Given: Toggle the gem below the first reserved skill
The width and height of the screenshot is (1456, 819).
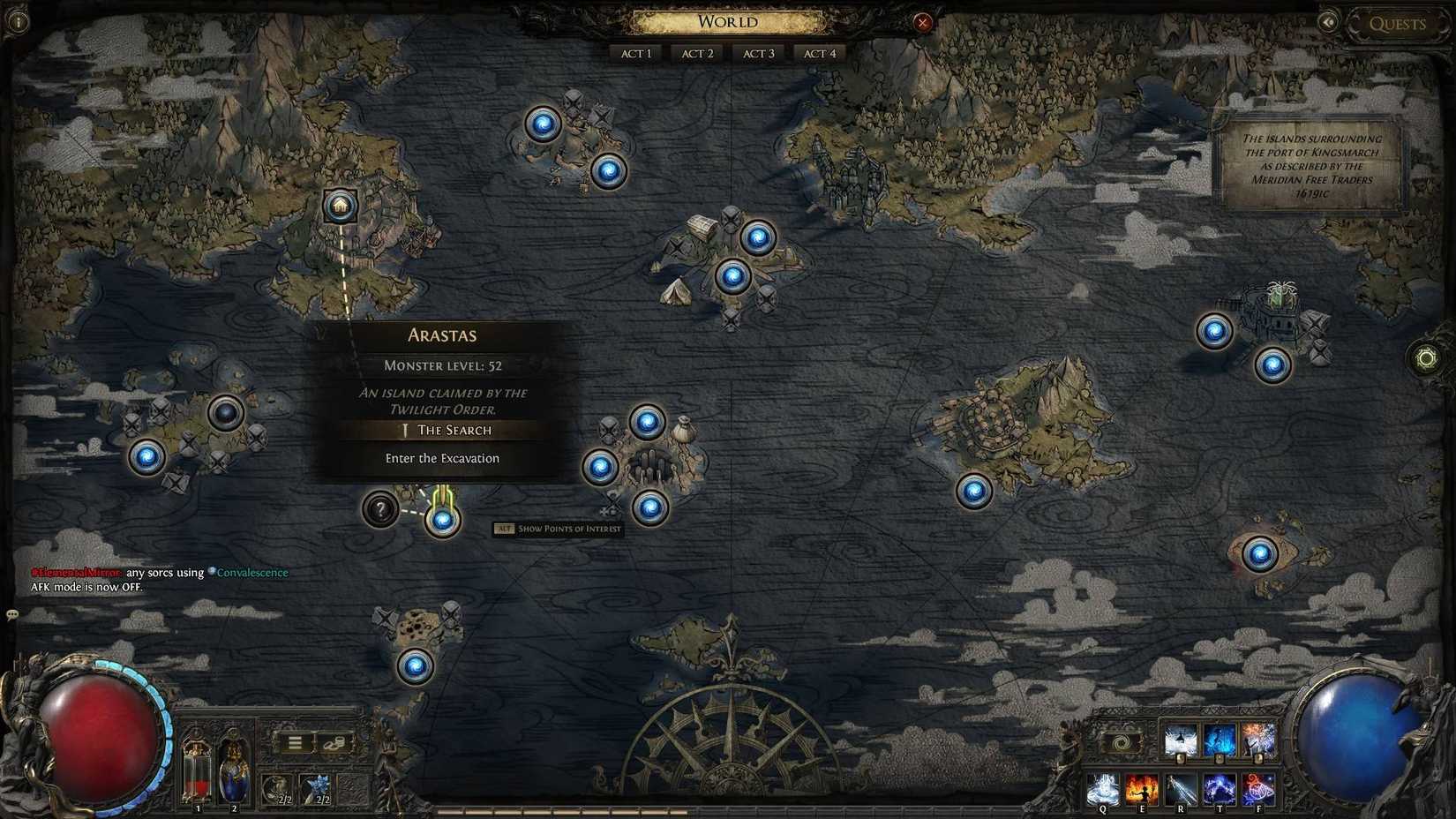Looking at the screenshot, I should [1179, 757].
